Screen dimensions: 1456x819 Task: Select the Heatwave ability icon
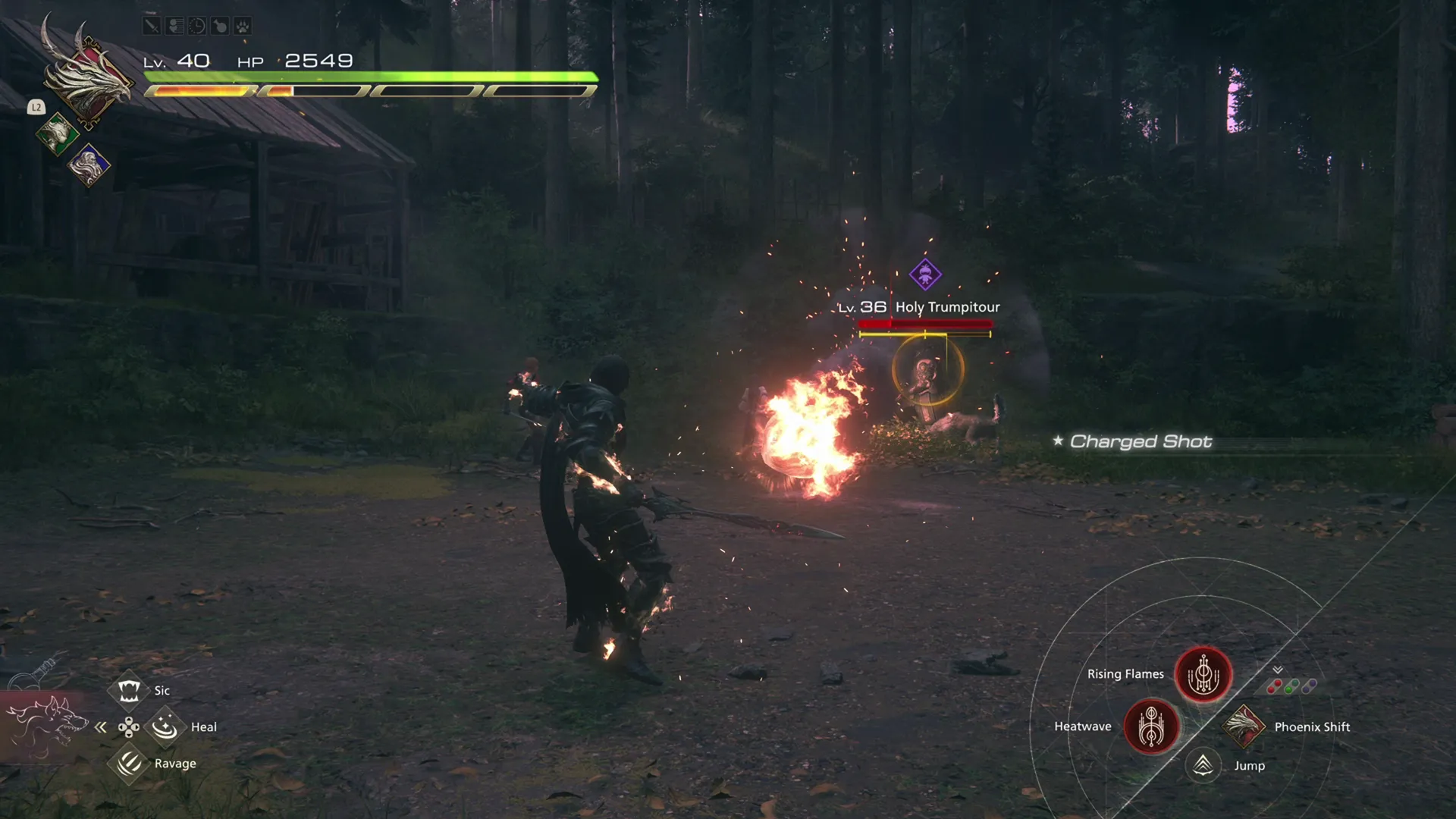1151,726
